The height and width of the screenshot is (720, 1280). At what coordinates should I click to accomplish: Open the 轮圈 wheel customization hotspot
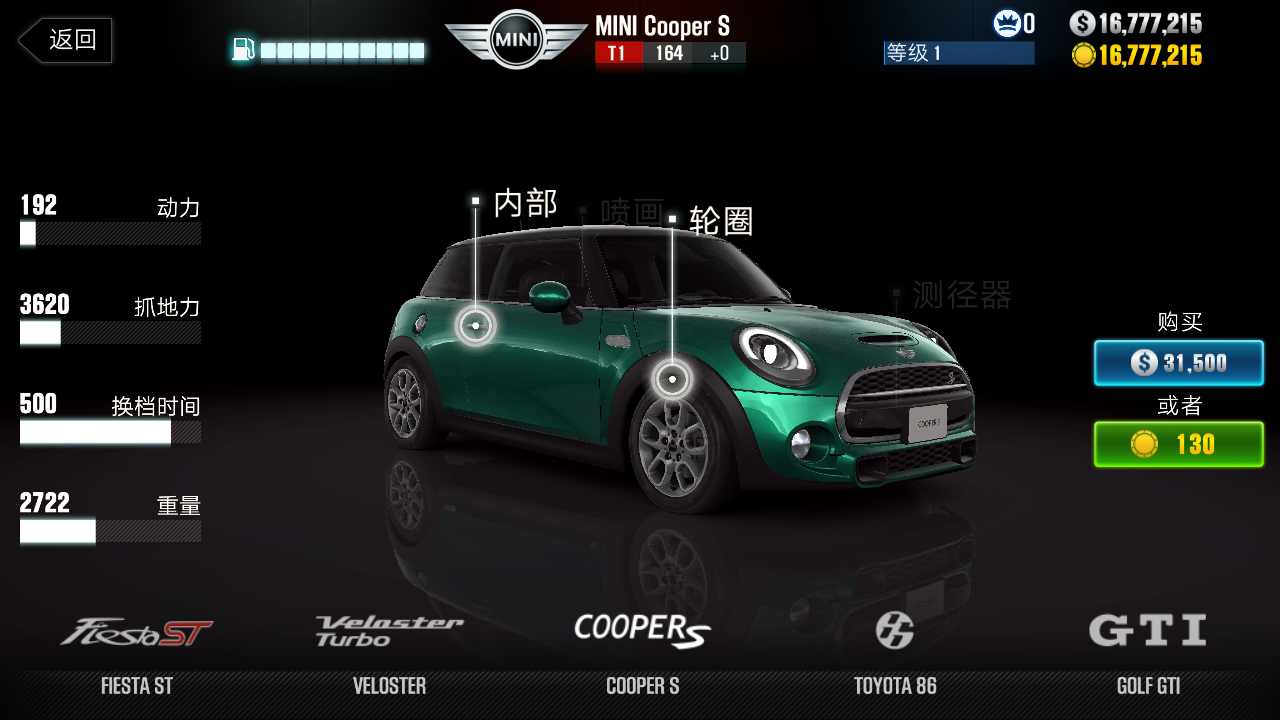674,378
